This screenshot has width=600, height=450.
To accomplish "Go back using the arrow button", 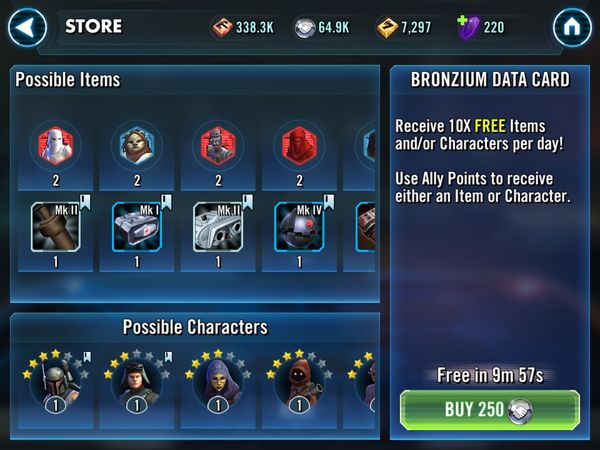I will [27, 28].
